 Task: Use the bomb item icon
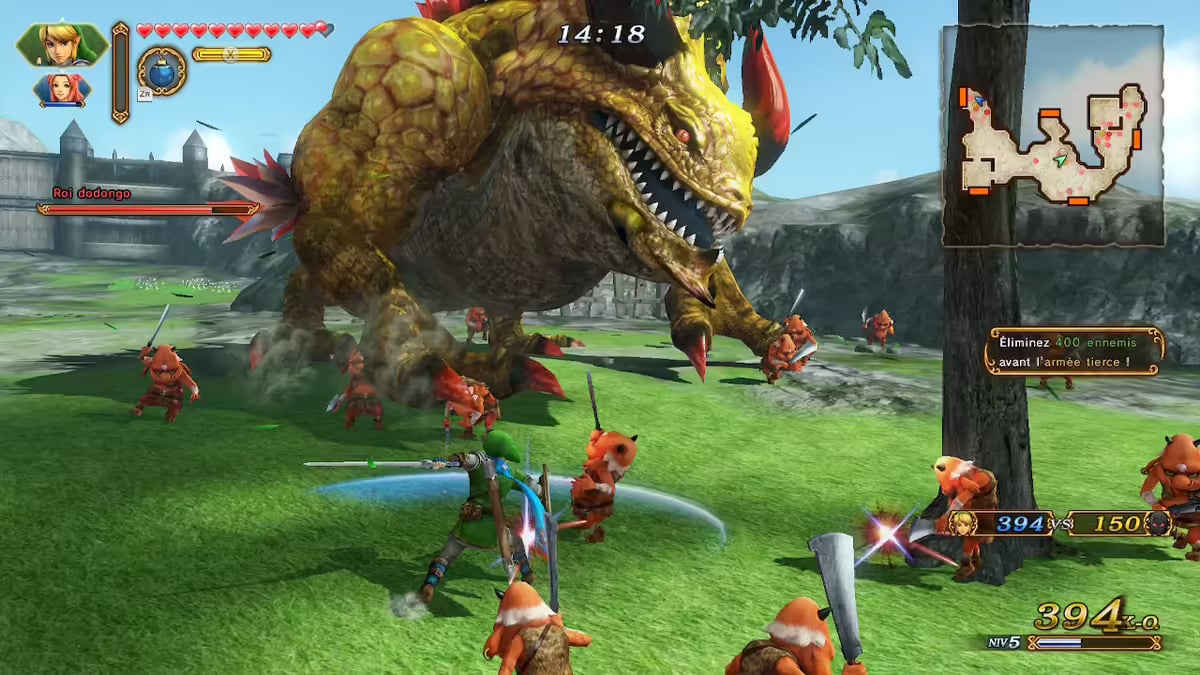click(161, 71)
